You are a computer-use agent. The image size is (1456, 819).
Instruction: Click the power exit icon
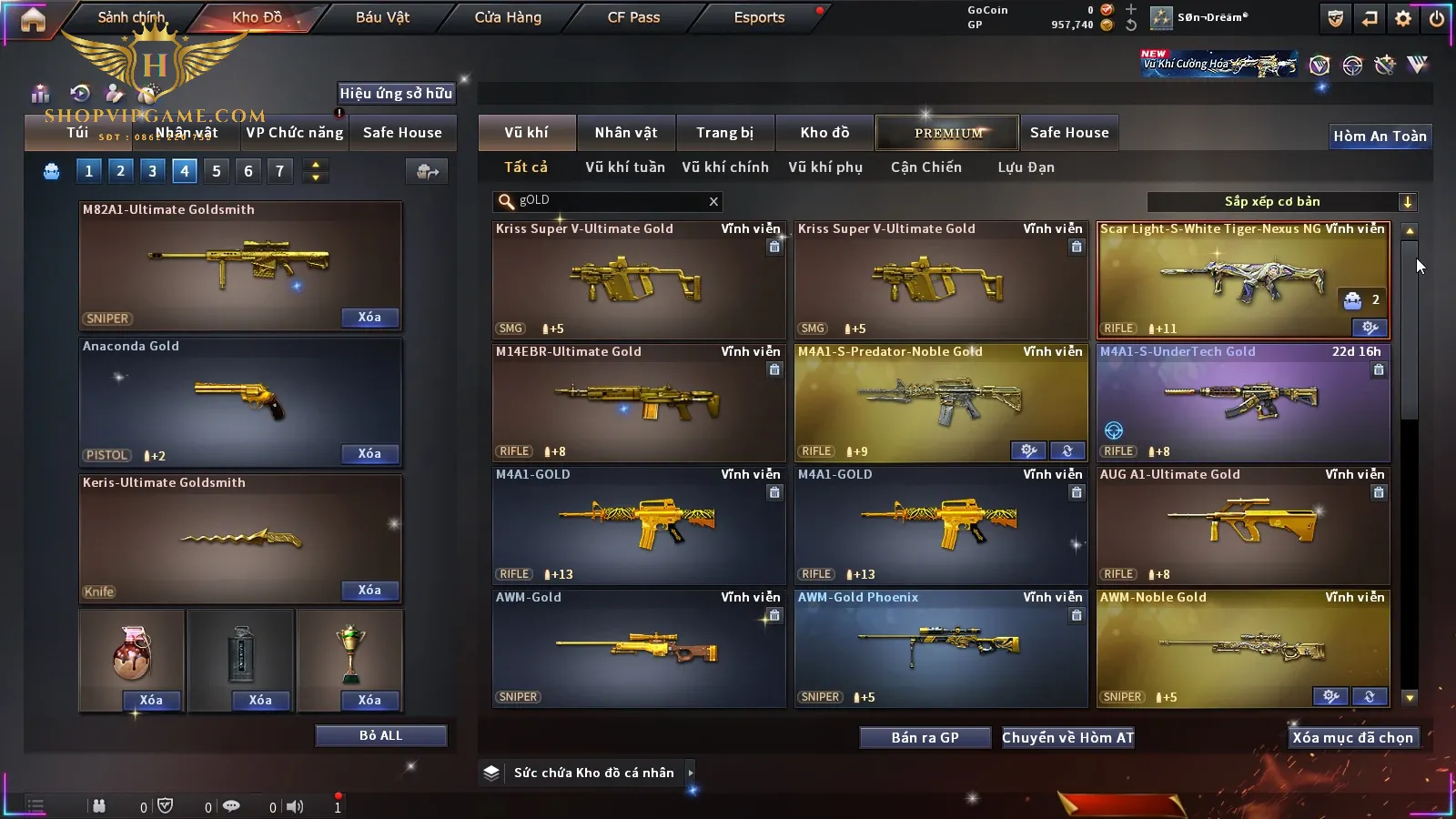point(1437,18)
